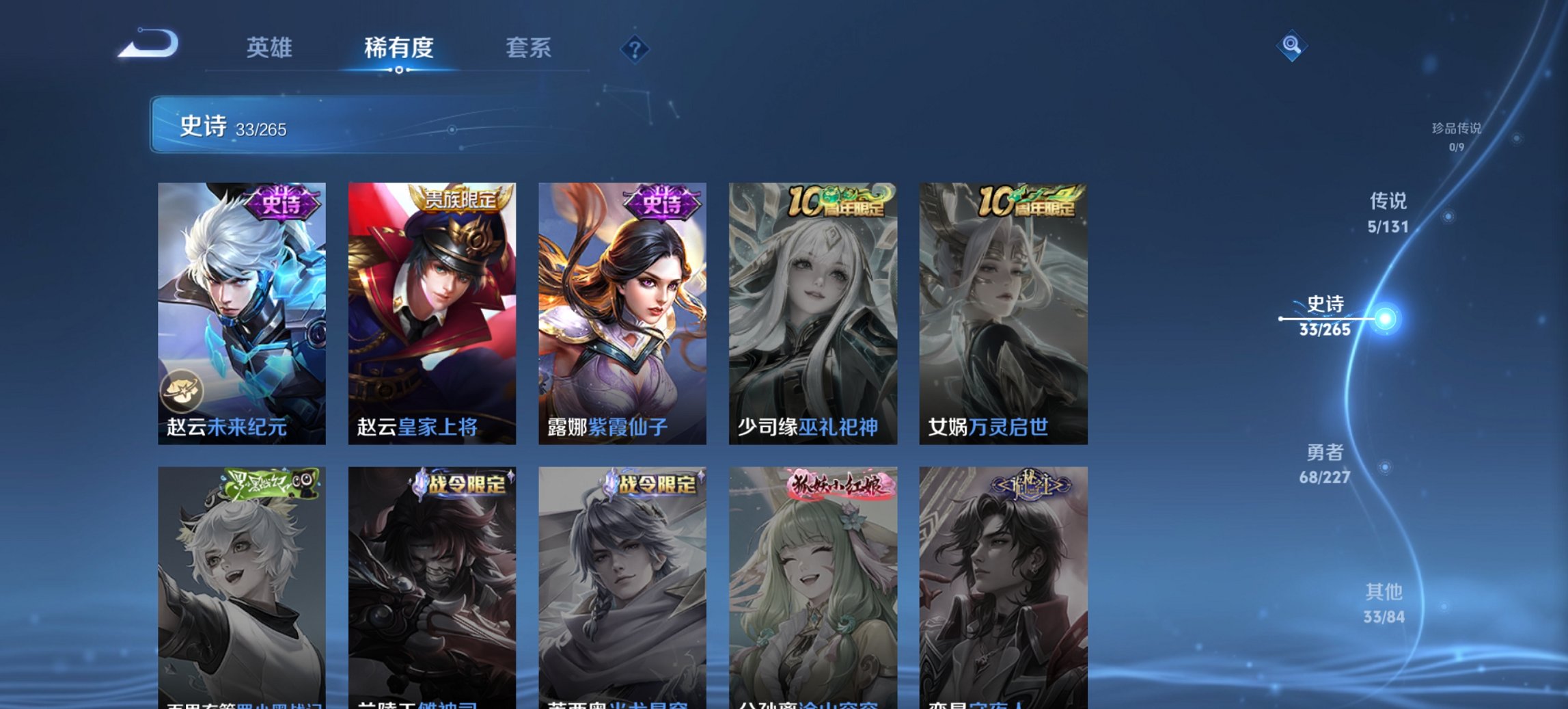Switch to the 套系 tab
Viewport: 1568px width, 709px height.
[529, 48]
